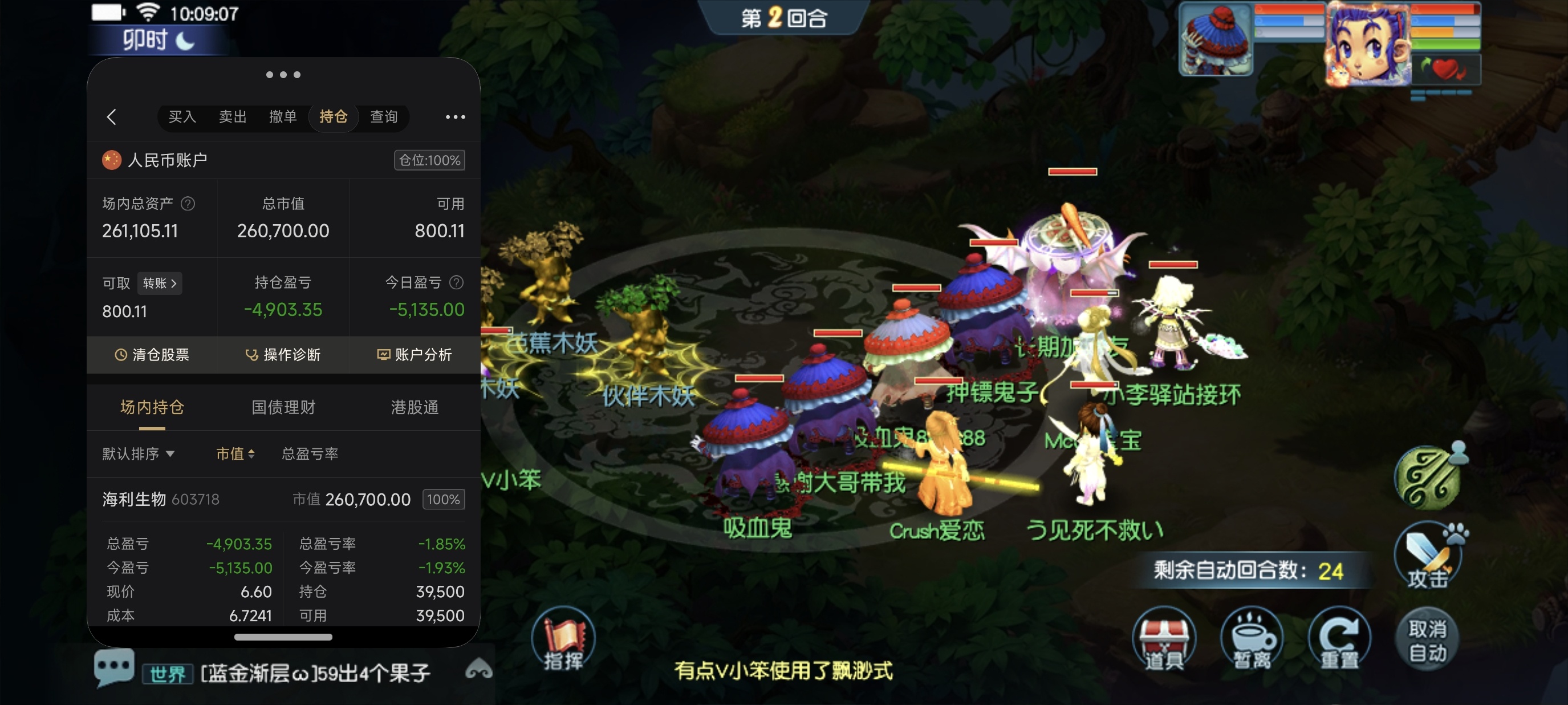Open 操作诊断 operation diagnosis
The image size is (1568, 705).
283,354
